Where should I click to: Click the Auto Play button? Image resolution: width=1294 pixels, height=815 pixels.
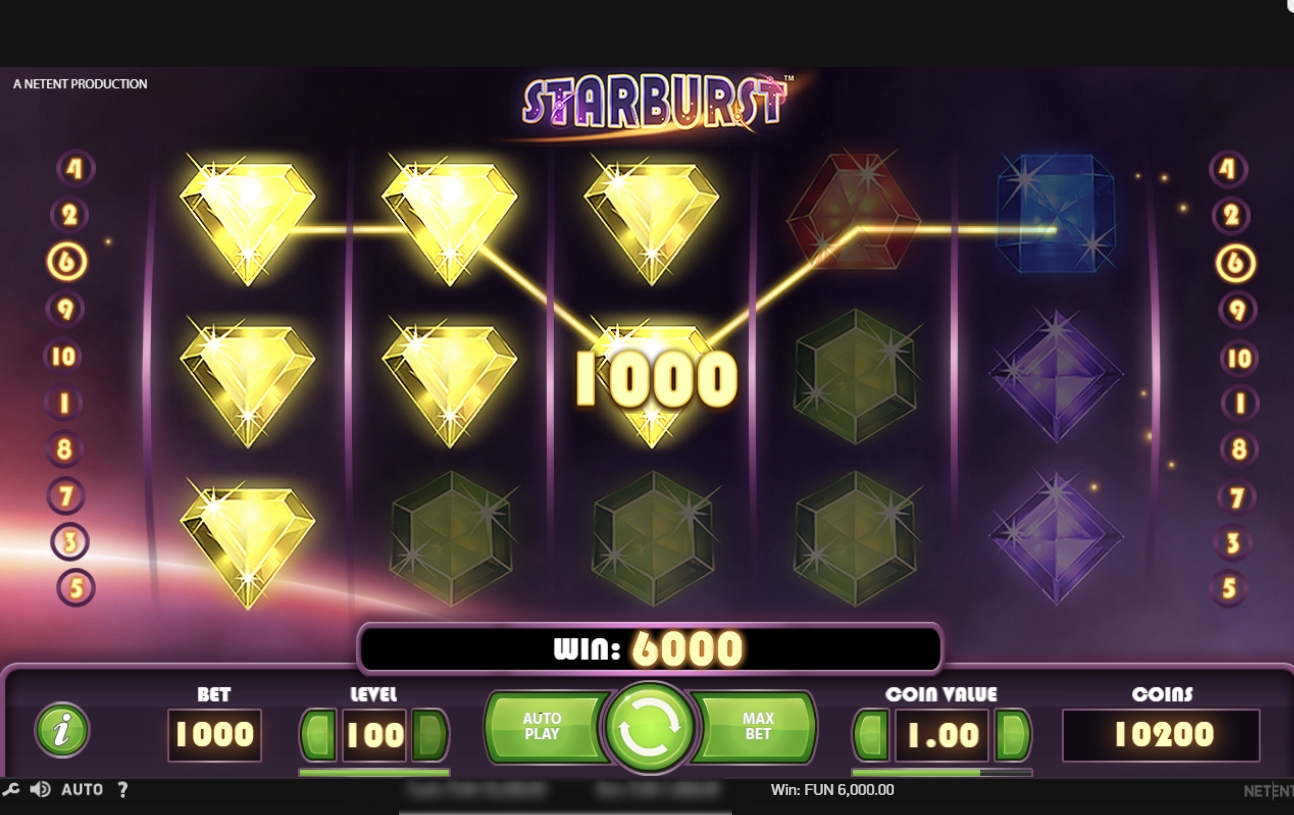pyautogui.click(x=541, y=725)
